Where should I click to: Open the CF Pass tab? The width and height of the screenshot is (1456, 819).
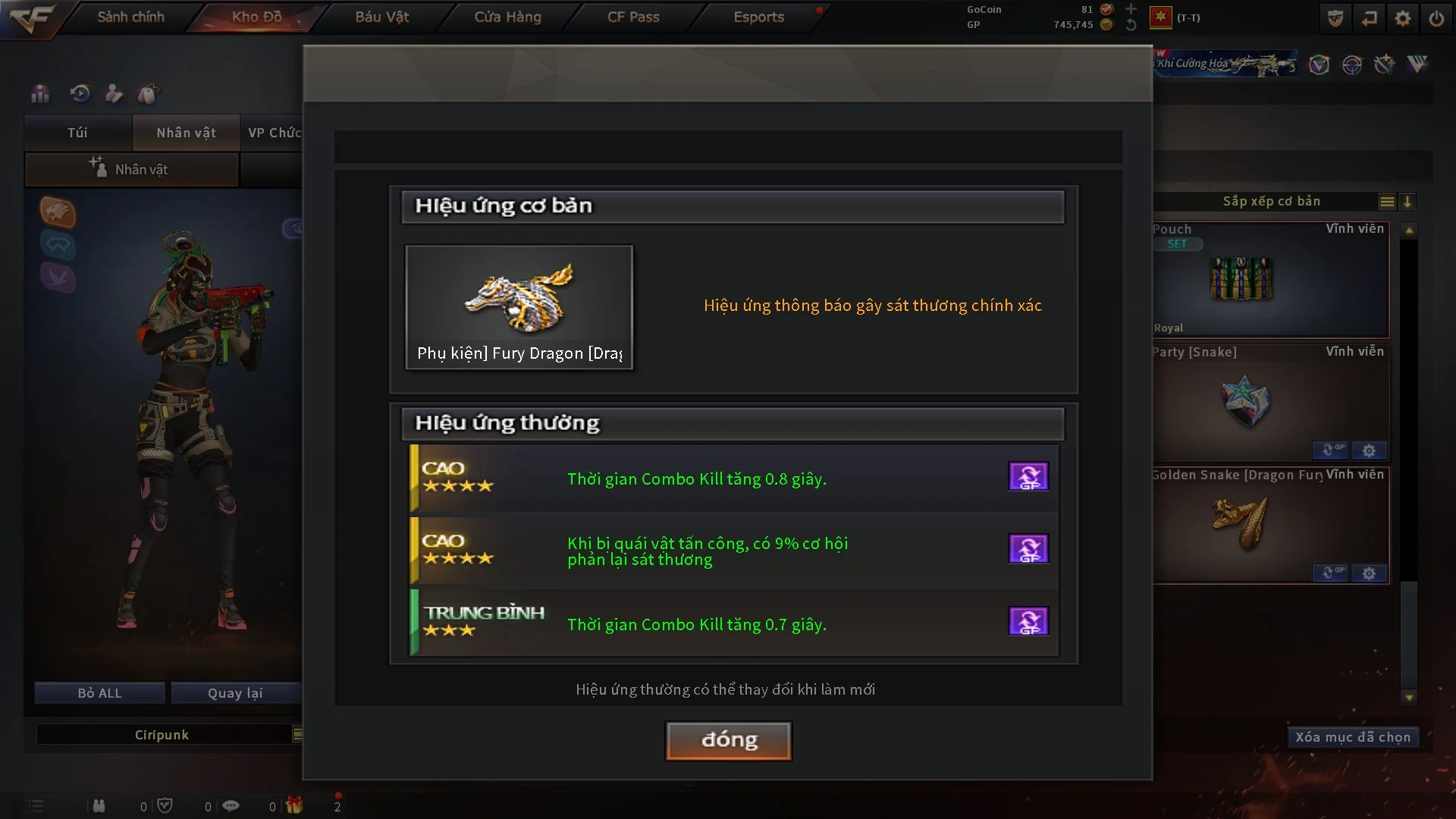632,17
